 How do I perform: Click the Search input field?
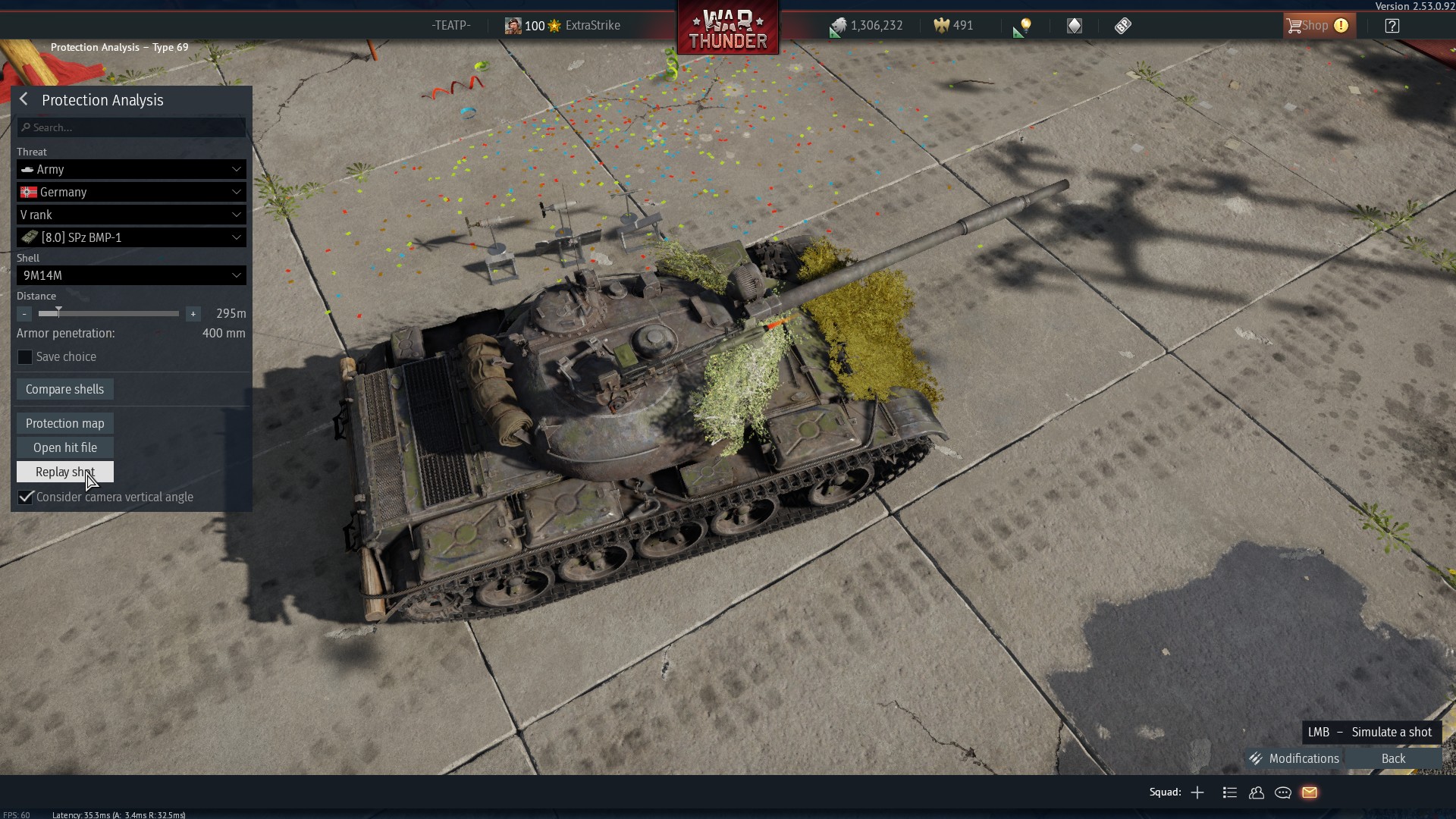tap(131, 127)
